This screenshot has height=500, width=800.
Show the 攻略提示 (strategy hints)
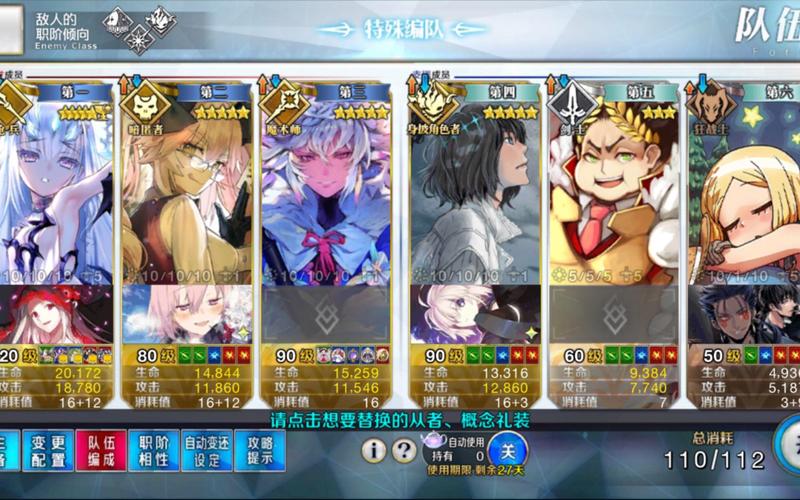pos(260,451)
